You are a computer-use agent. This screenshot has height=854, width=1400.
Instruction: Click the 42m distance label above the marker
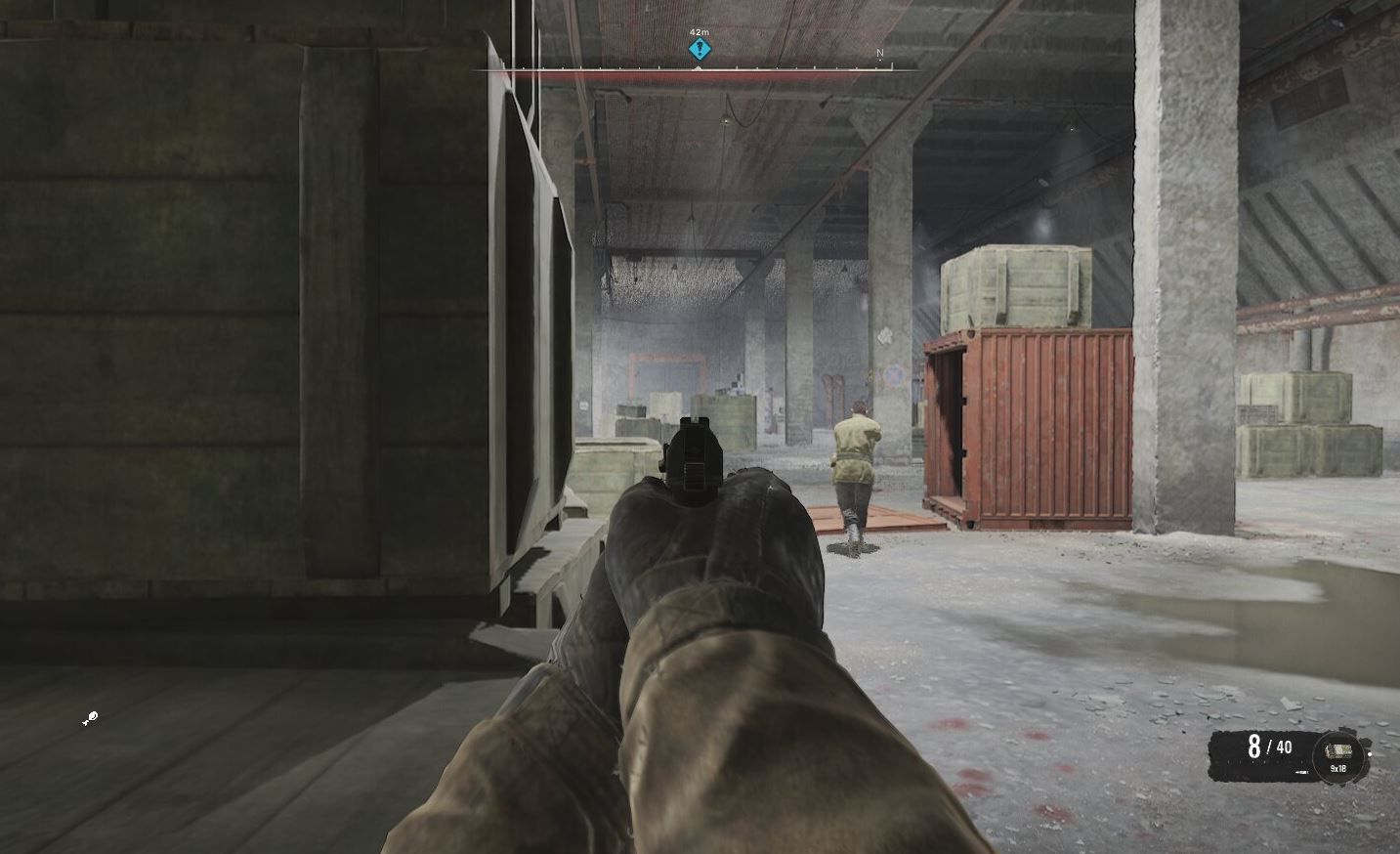point(700,32)
